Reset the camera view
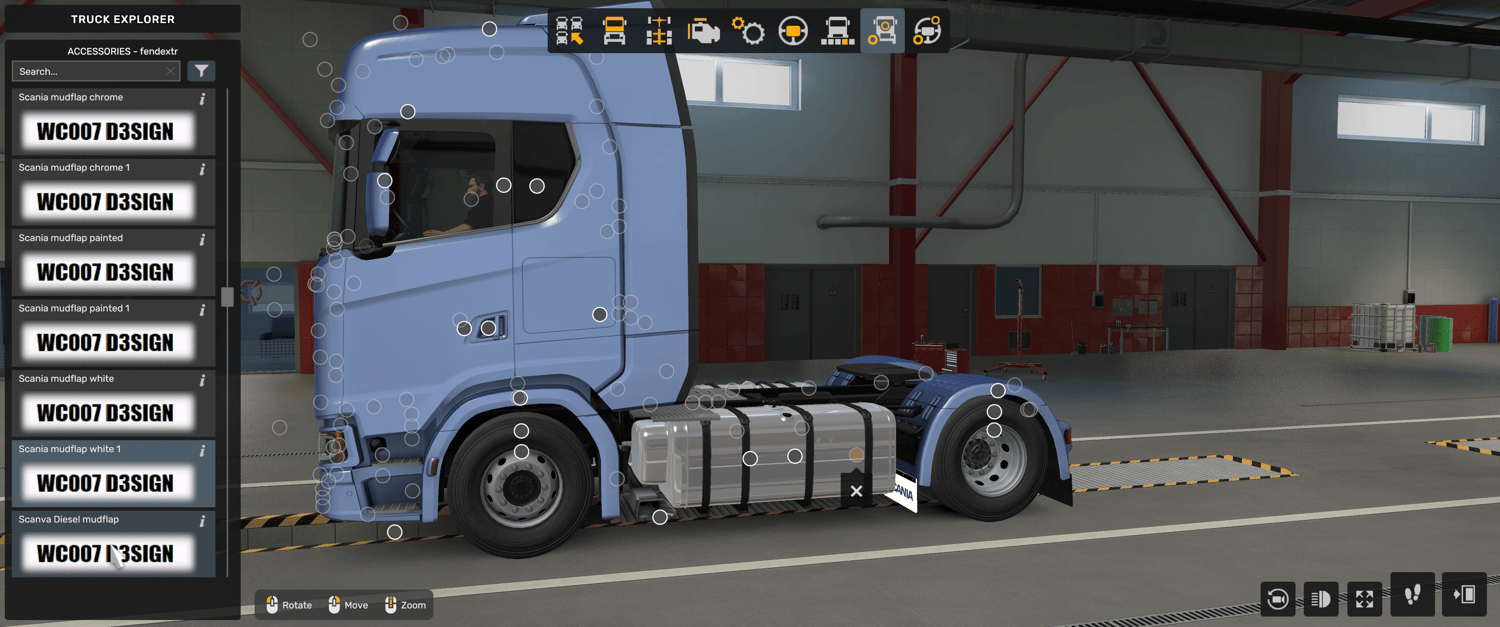Viewport: 1500px width, 627px height. pos(1277,599)
